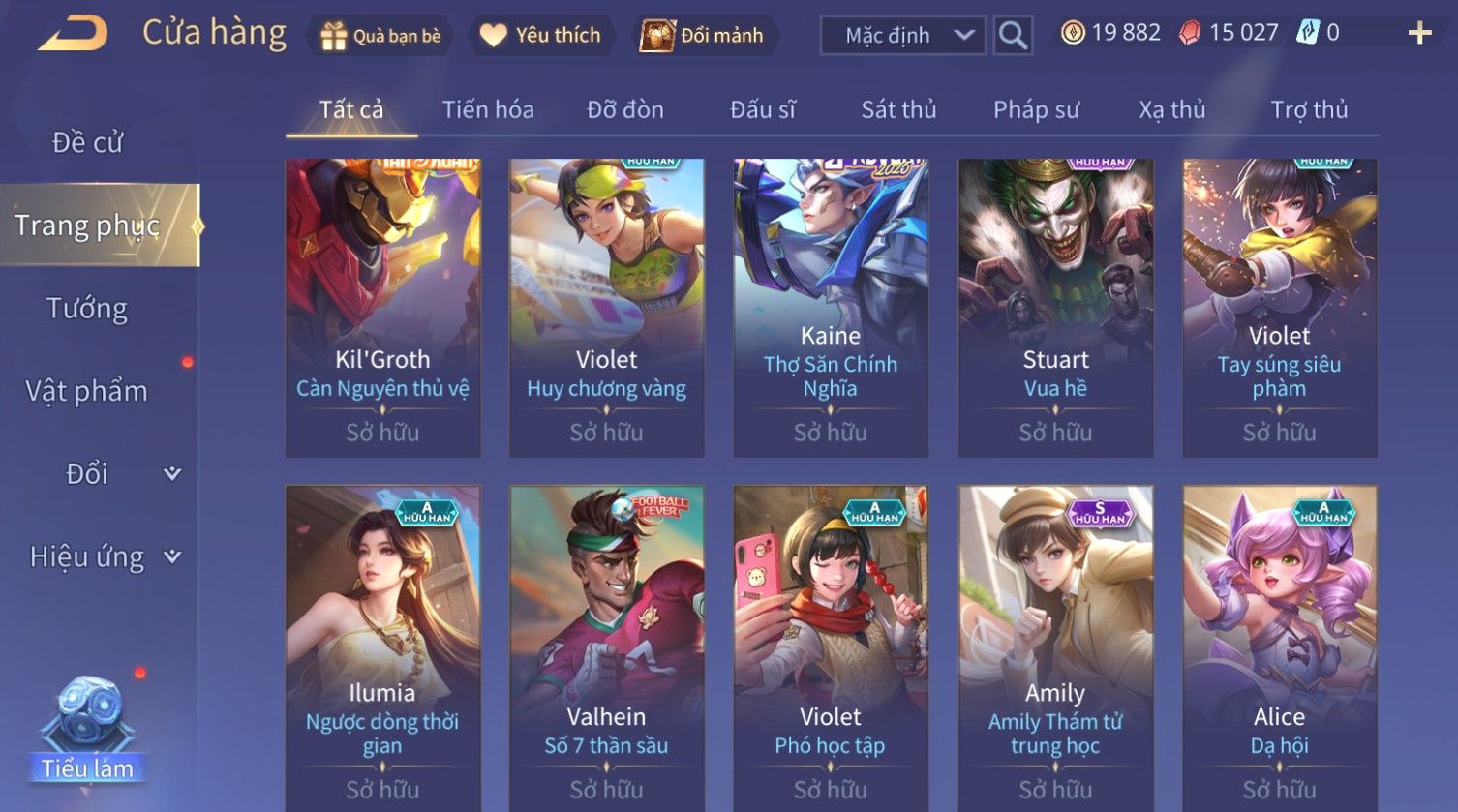Screen dimensions: 1458x812
Task: Switch to the Tiến hóa tab
Action: click(x=488, y=110)
